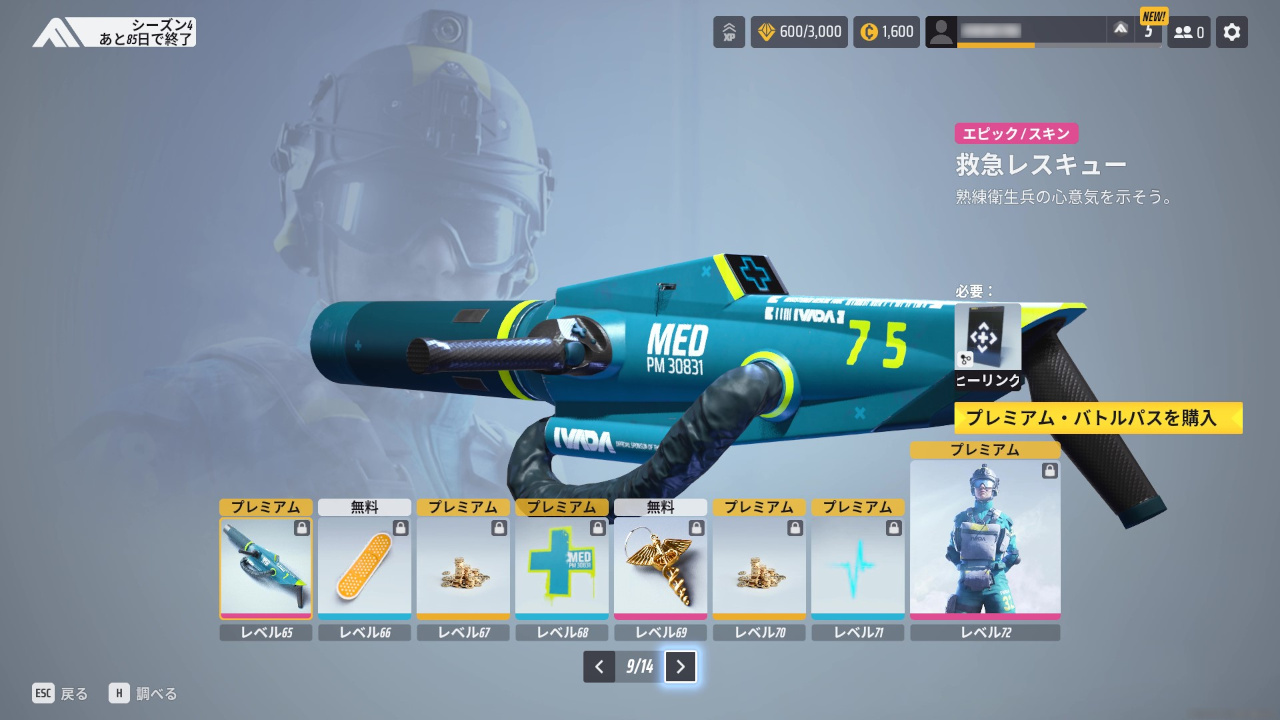Choose the level 67 gold coins reward
The height and width of the screenshot is (720, 1280).
click(463, 568)
